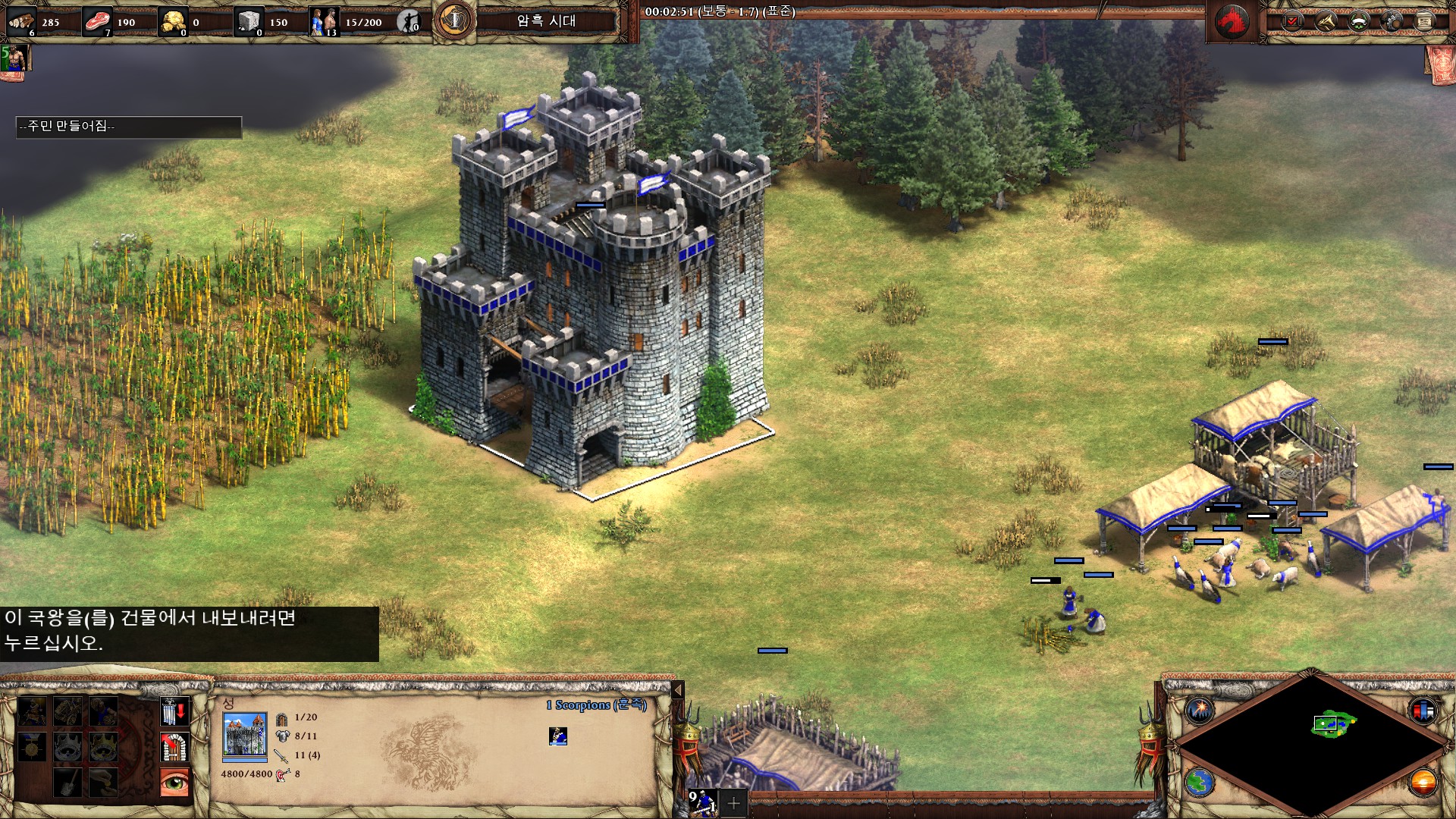Click the idle villager button
Viewport: 1456px width, 819px height.
coord(409,21)
